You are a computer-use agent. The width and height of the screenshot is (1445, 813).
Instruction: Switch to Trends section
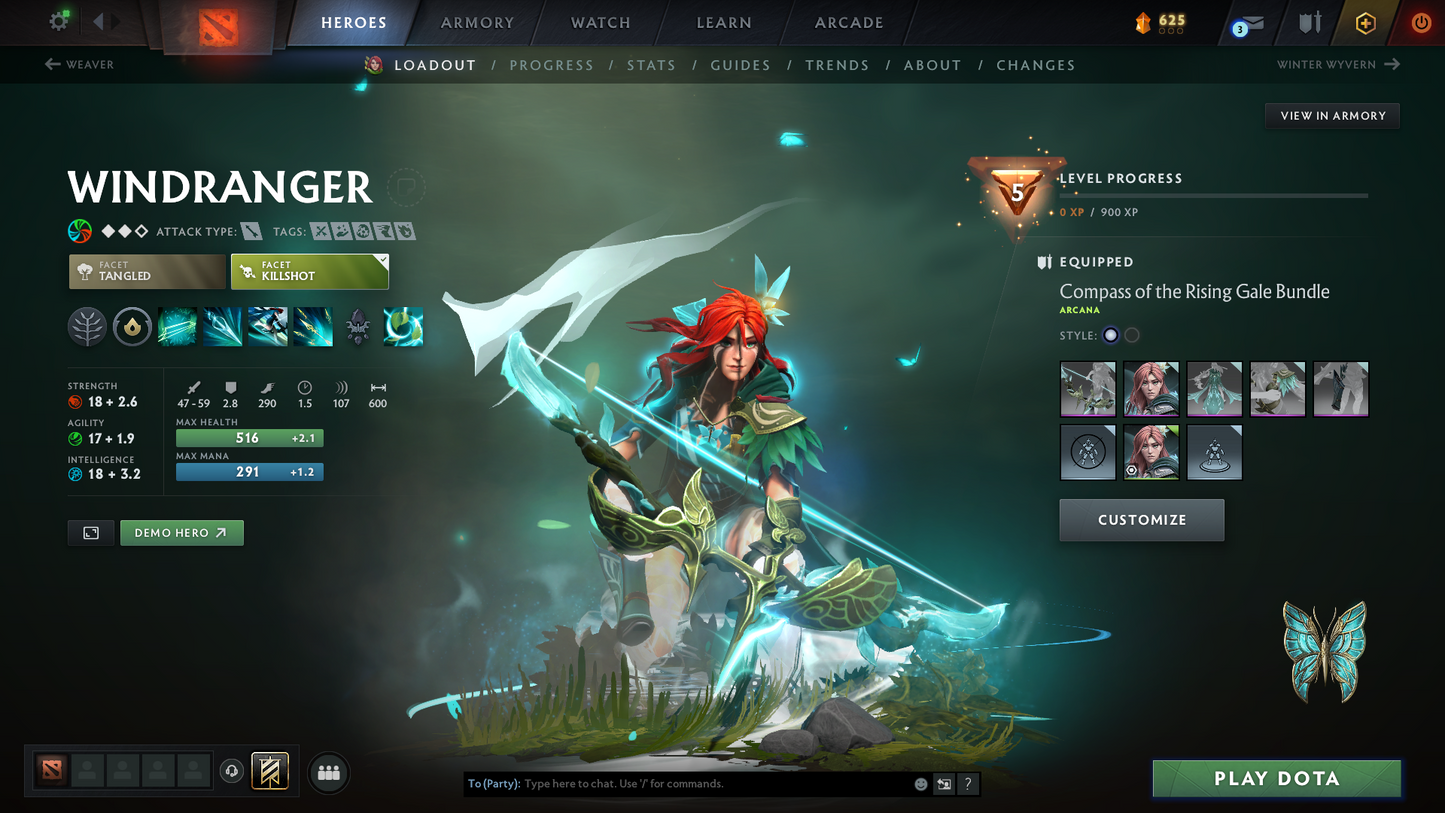point(837,65)
